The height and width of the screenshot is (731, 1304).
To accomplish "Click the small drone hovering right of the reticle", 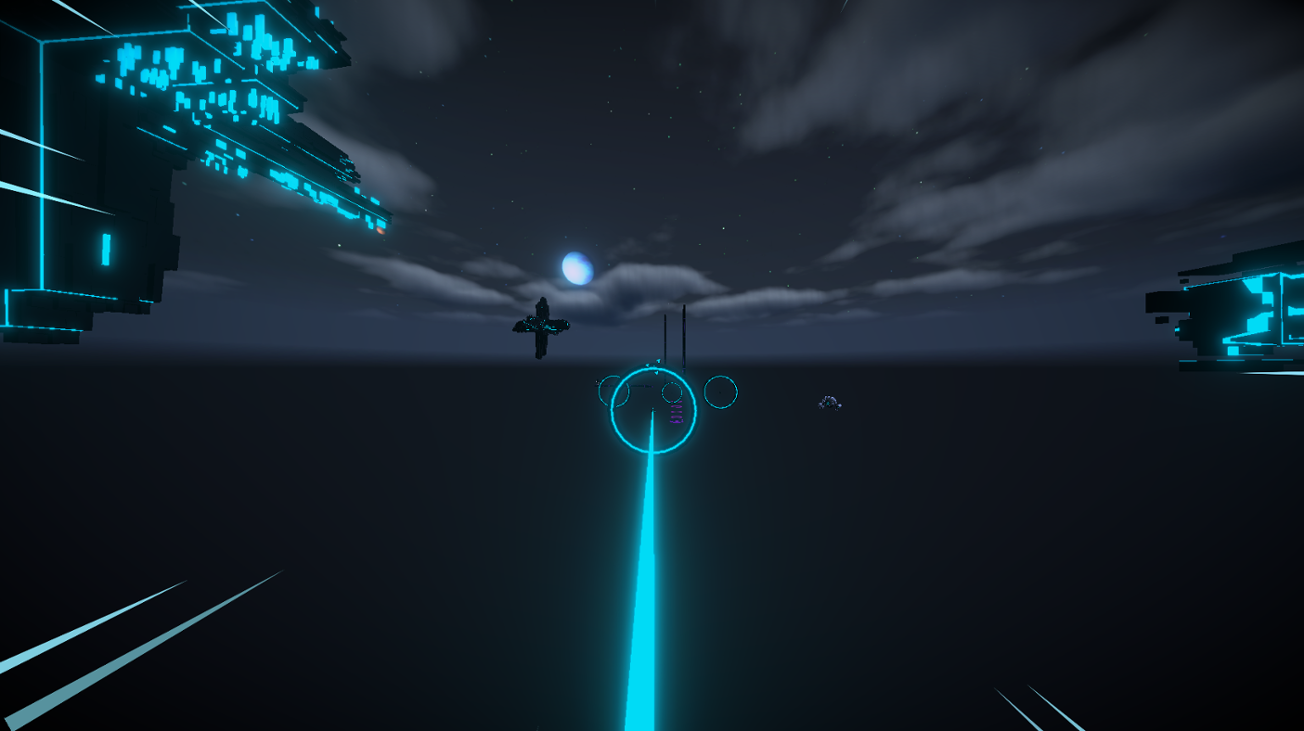I will 830,402.
